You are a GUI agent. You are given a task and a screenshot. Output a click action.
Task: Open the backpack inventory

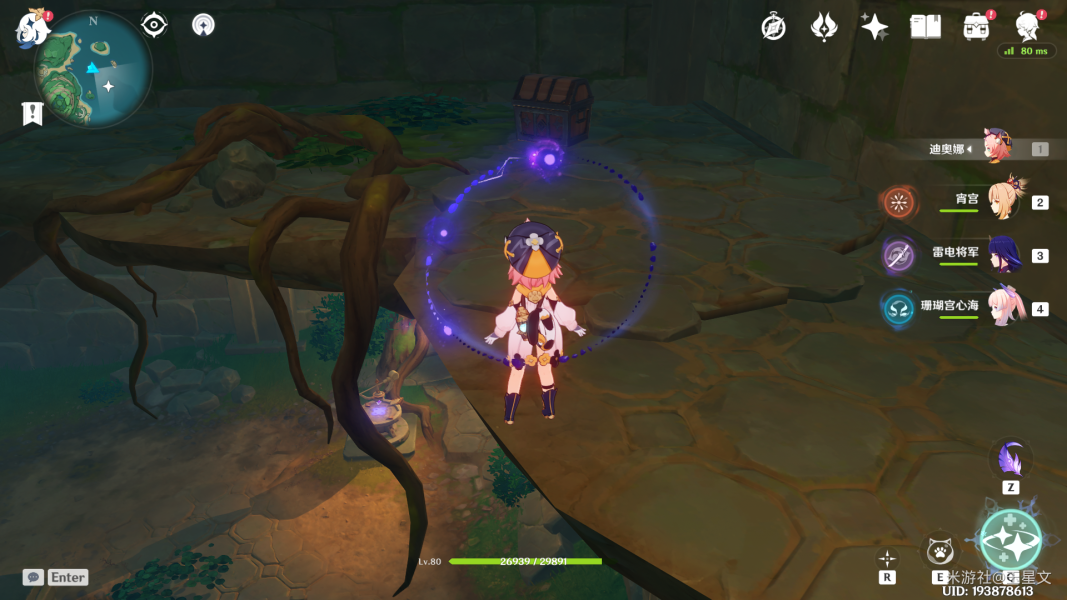coord(976,27)
